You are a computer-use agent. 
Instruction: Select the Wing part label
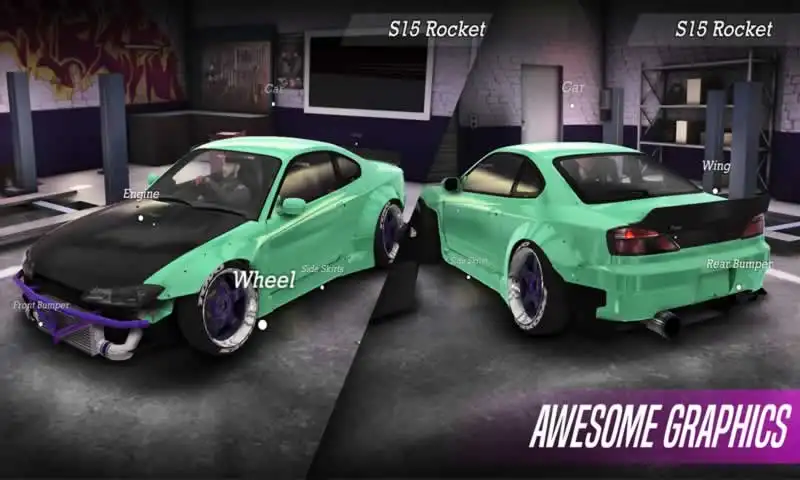click(716, 166)
